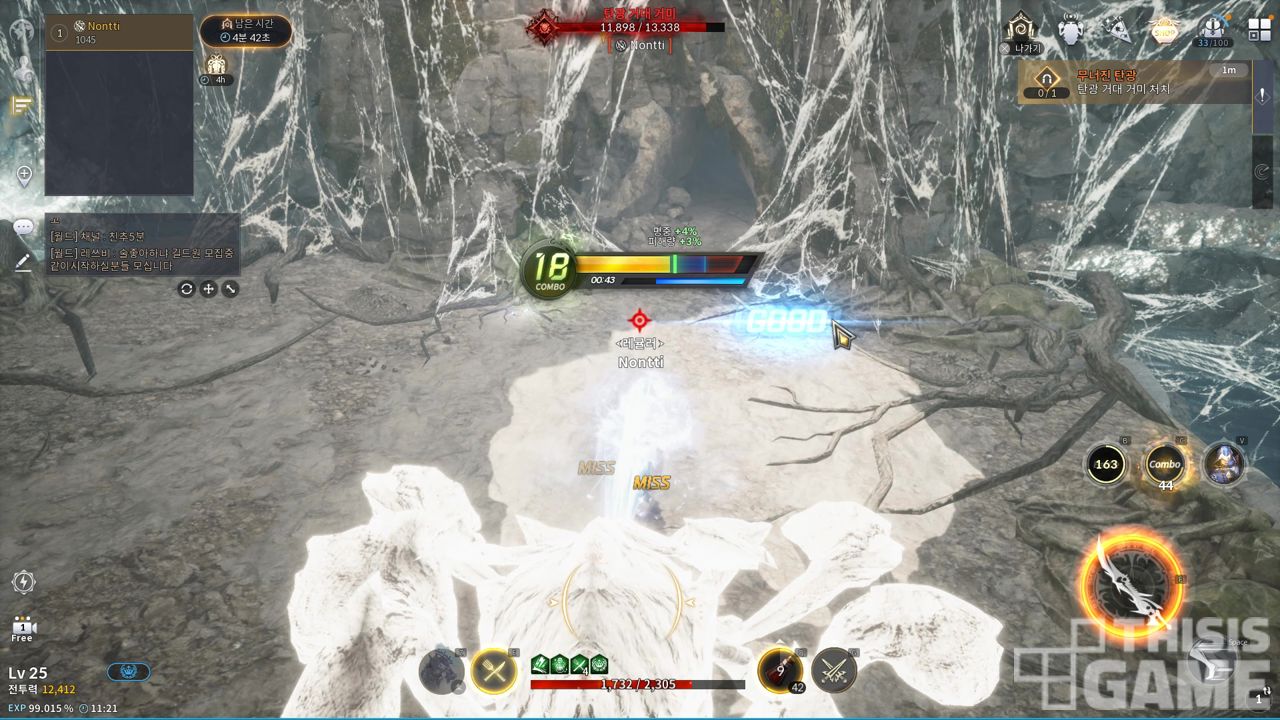Screen dimensions: 1280x720
Task: Click the chat window refresh button
Action: (186, 289)
